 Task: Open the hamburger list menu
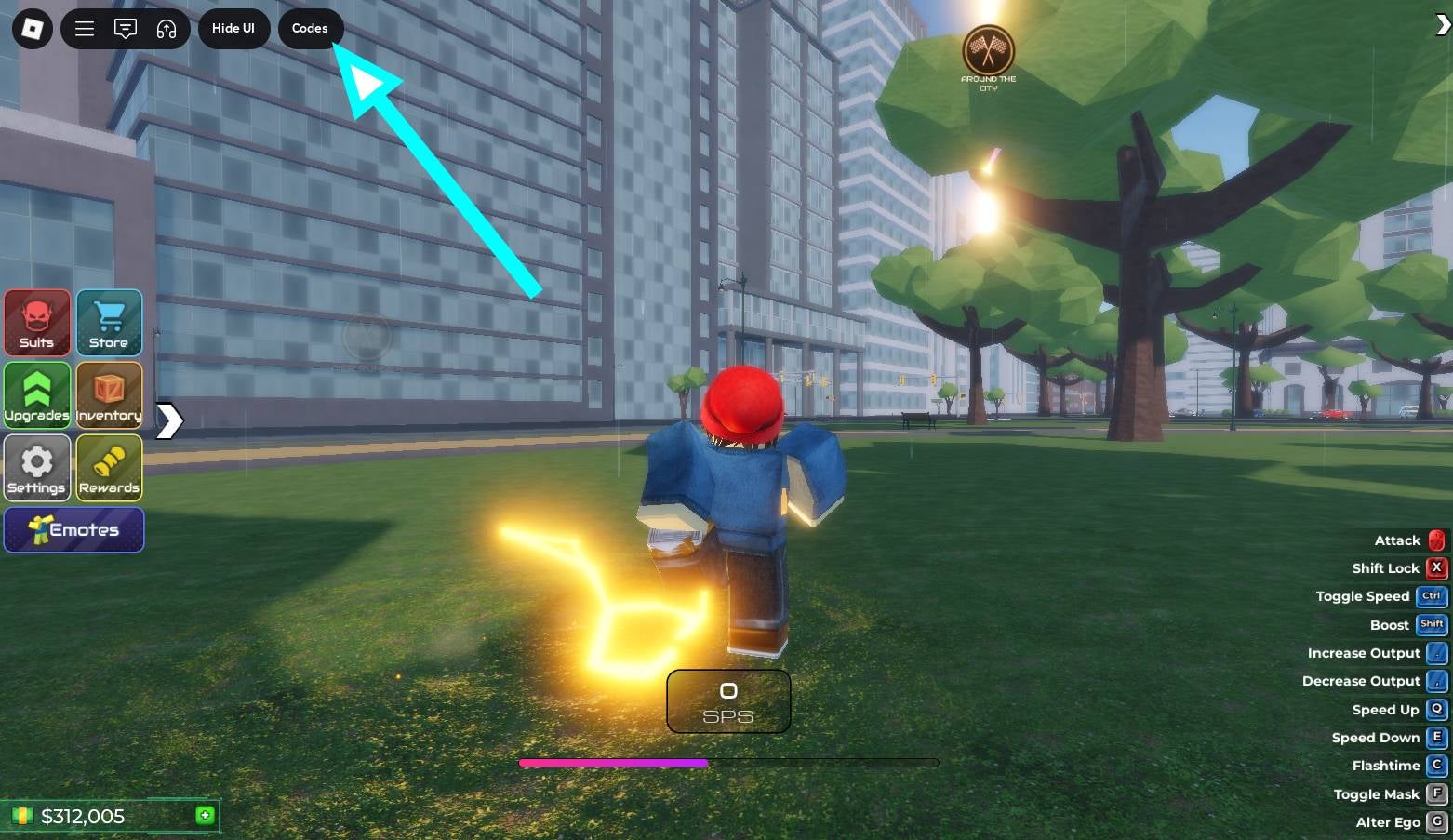[x=85, y=29]
